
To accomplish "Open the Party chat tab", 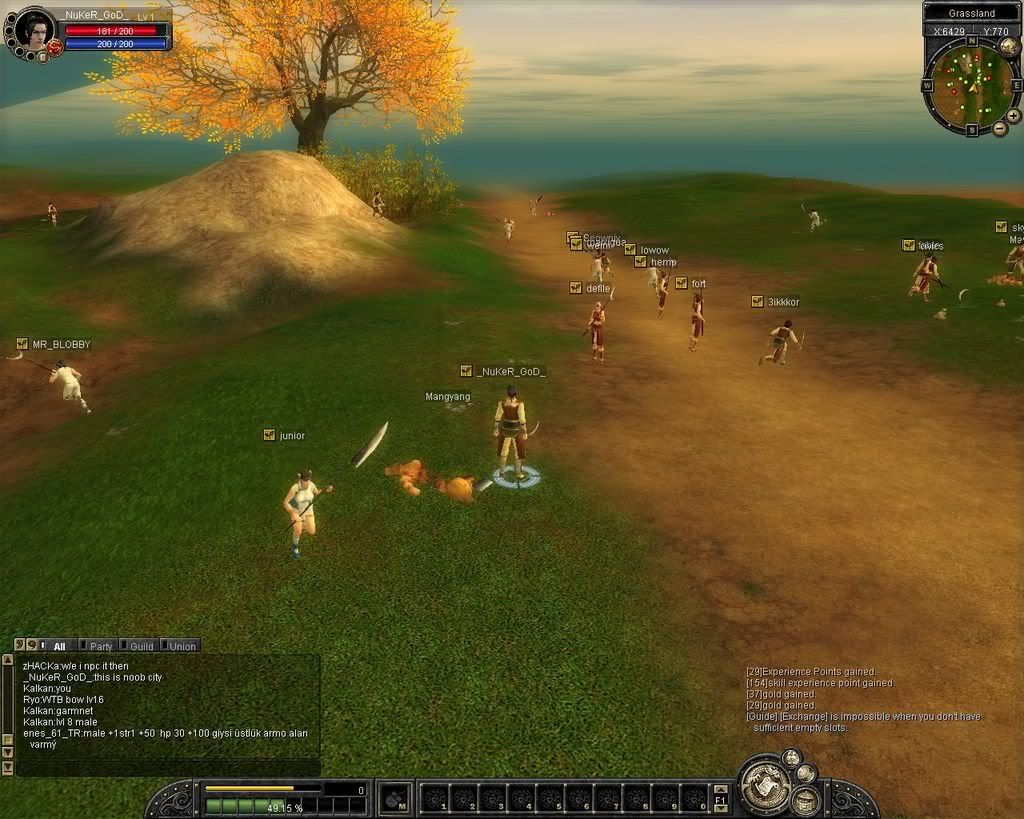I will click(98, 646).
